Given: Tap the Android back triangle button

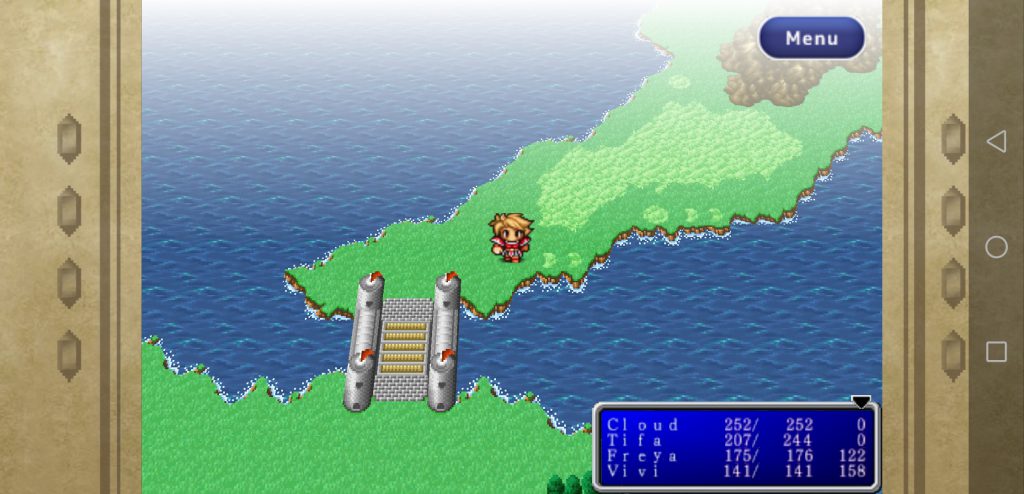Looking at the screenshot, I should (x=996, y=142).
